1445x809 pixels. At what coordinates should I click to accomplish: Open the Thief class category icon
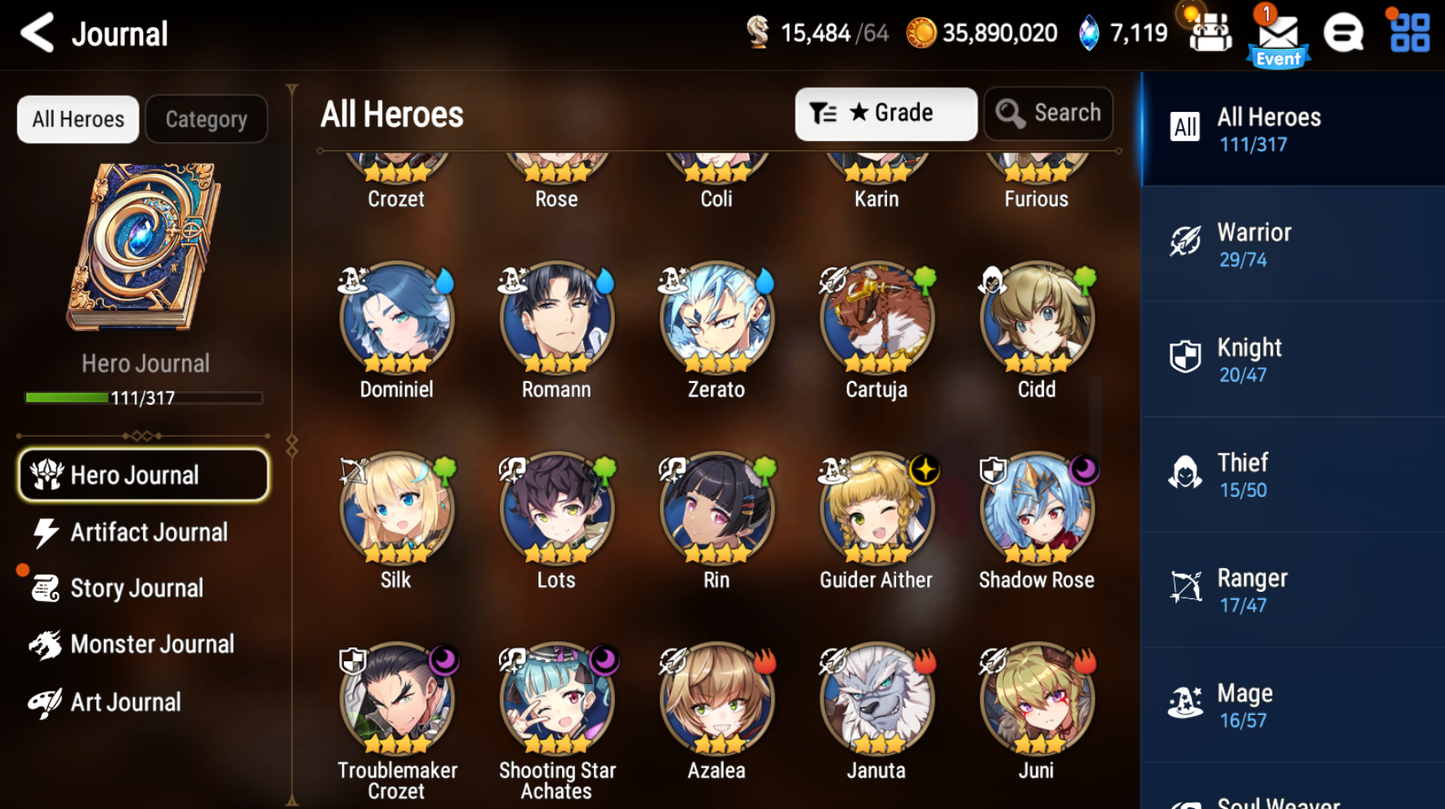point(1186,473)
